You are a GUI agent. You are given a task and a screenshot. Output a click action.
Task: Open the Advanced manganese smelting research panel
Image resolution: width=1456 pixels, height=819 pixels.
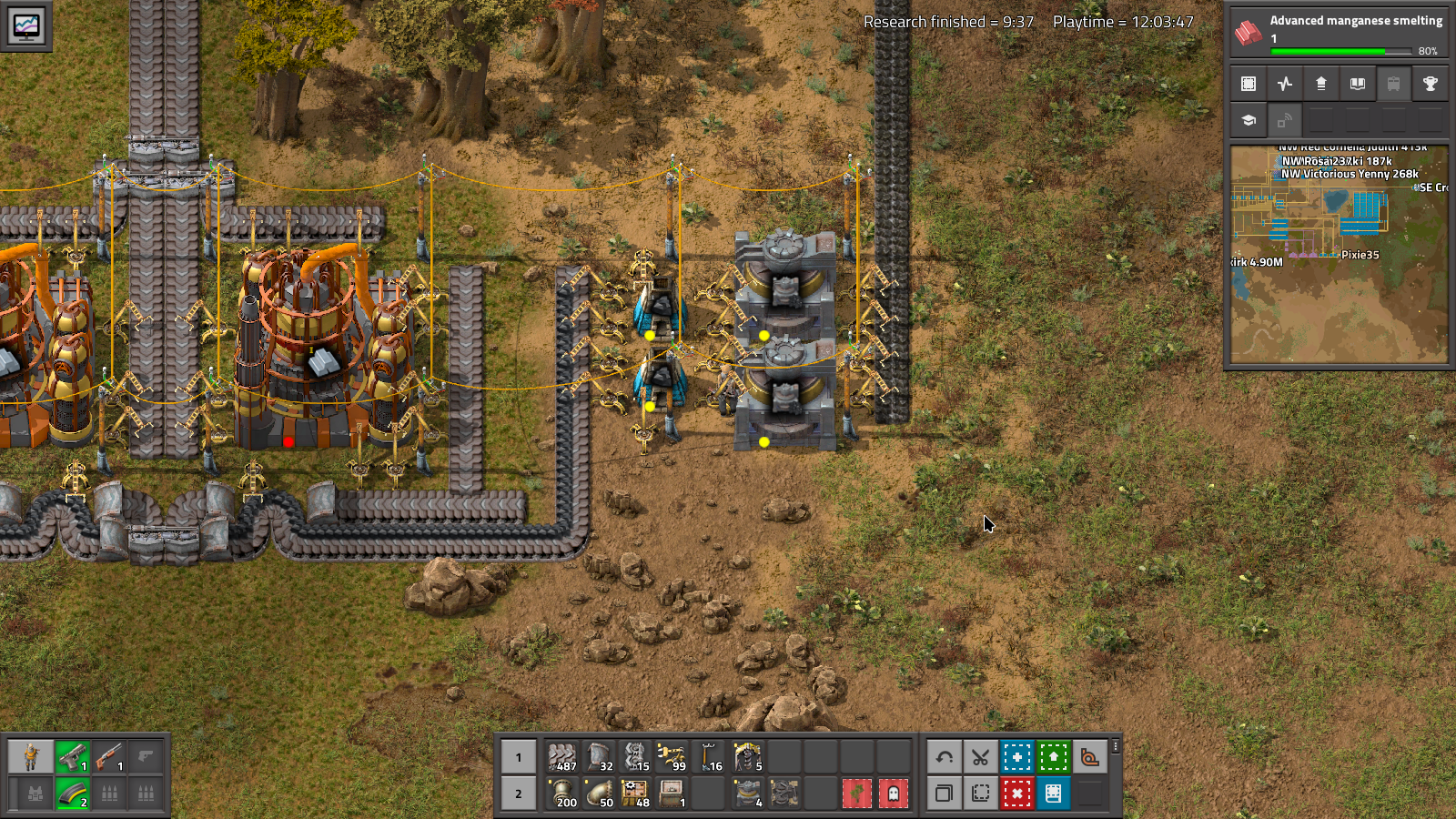(1338, 34)
